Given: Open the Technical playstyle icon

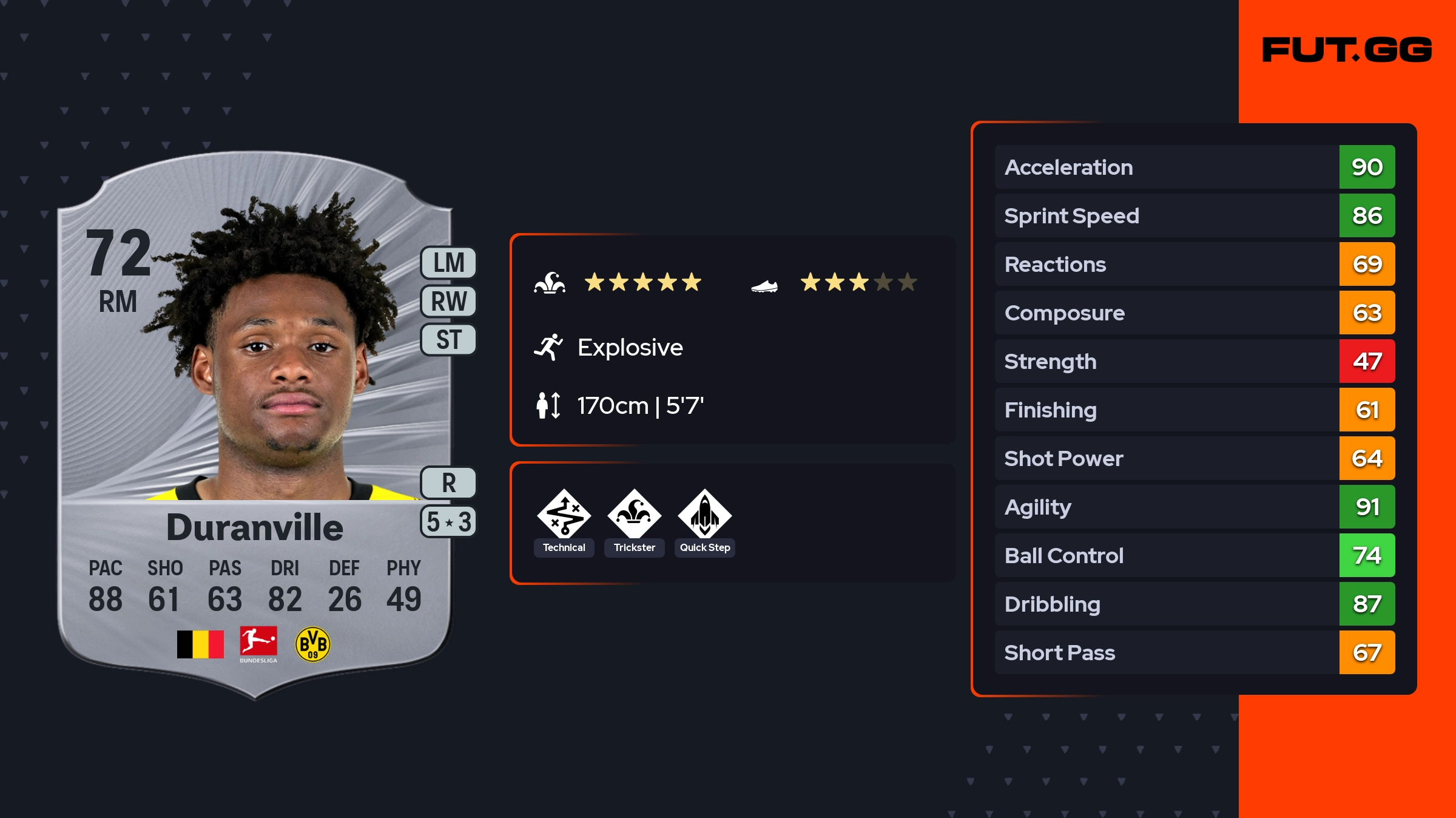Looking at the screenshot, I should tap(564, 515).
